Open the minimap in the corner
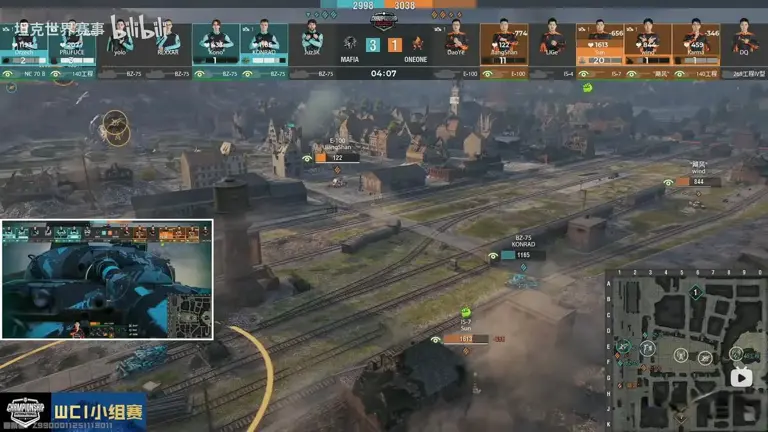Viewport: 768px width, 432px height. click(x=685, y=350)
